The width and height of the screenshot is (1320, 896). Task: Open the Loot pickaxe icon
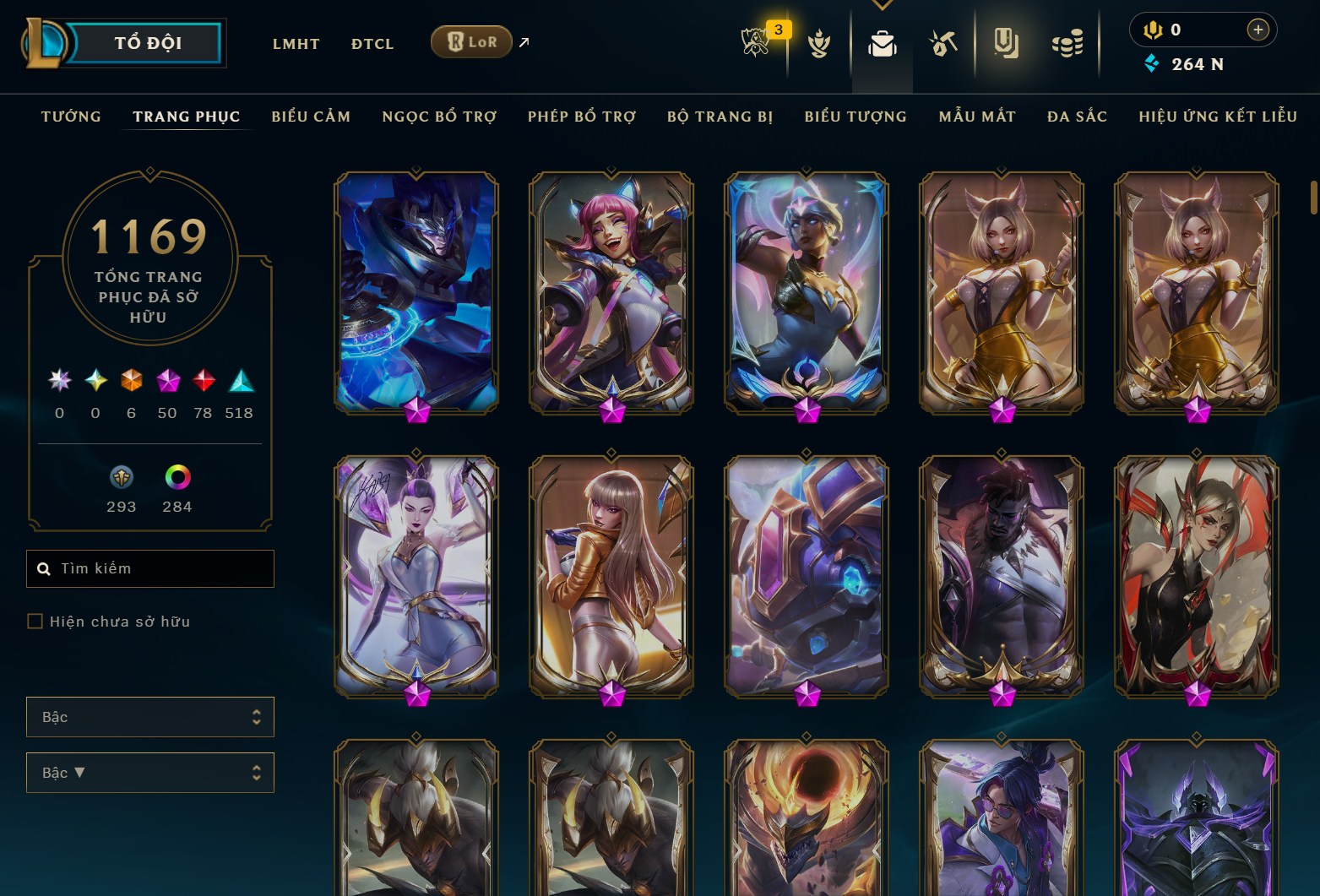pyautogui.click(x=944, y=44)
